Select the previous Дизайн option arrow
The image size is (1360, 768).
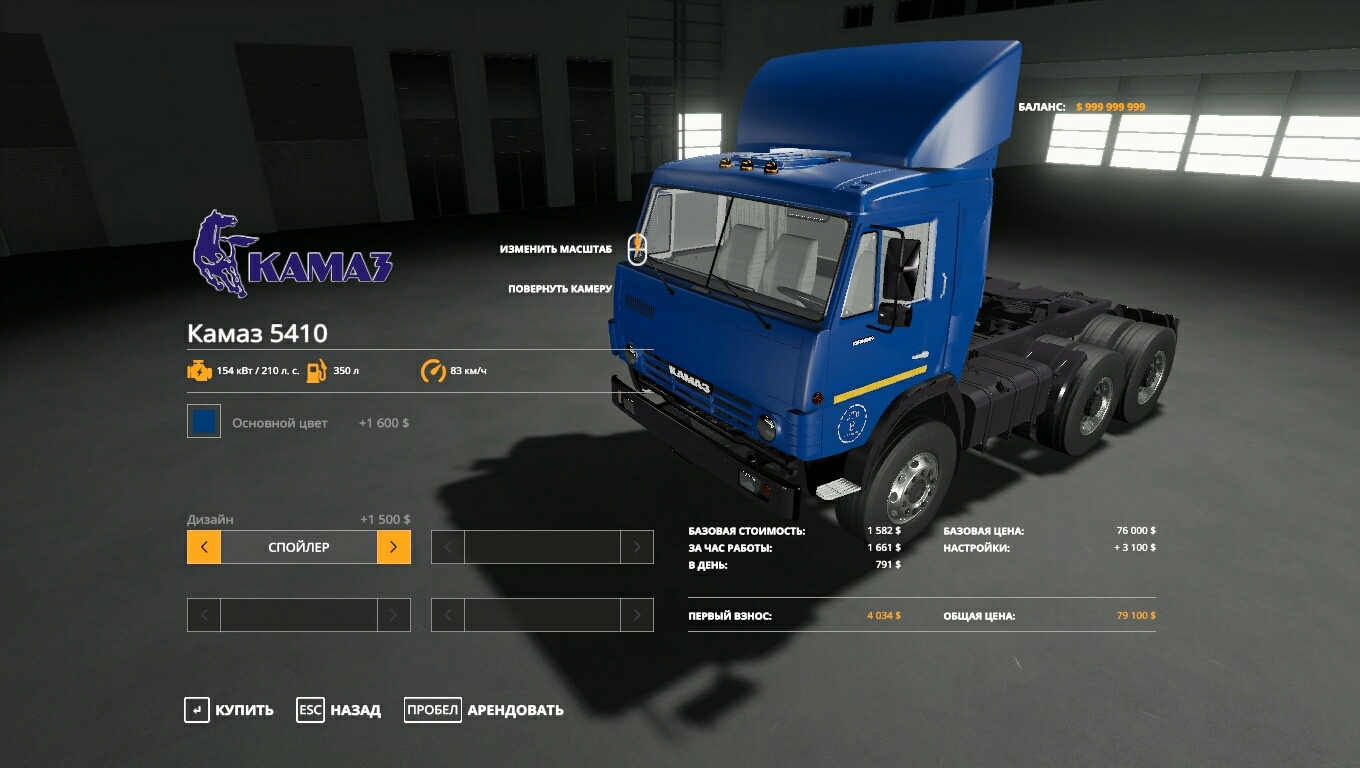pos(204,547)
